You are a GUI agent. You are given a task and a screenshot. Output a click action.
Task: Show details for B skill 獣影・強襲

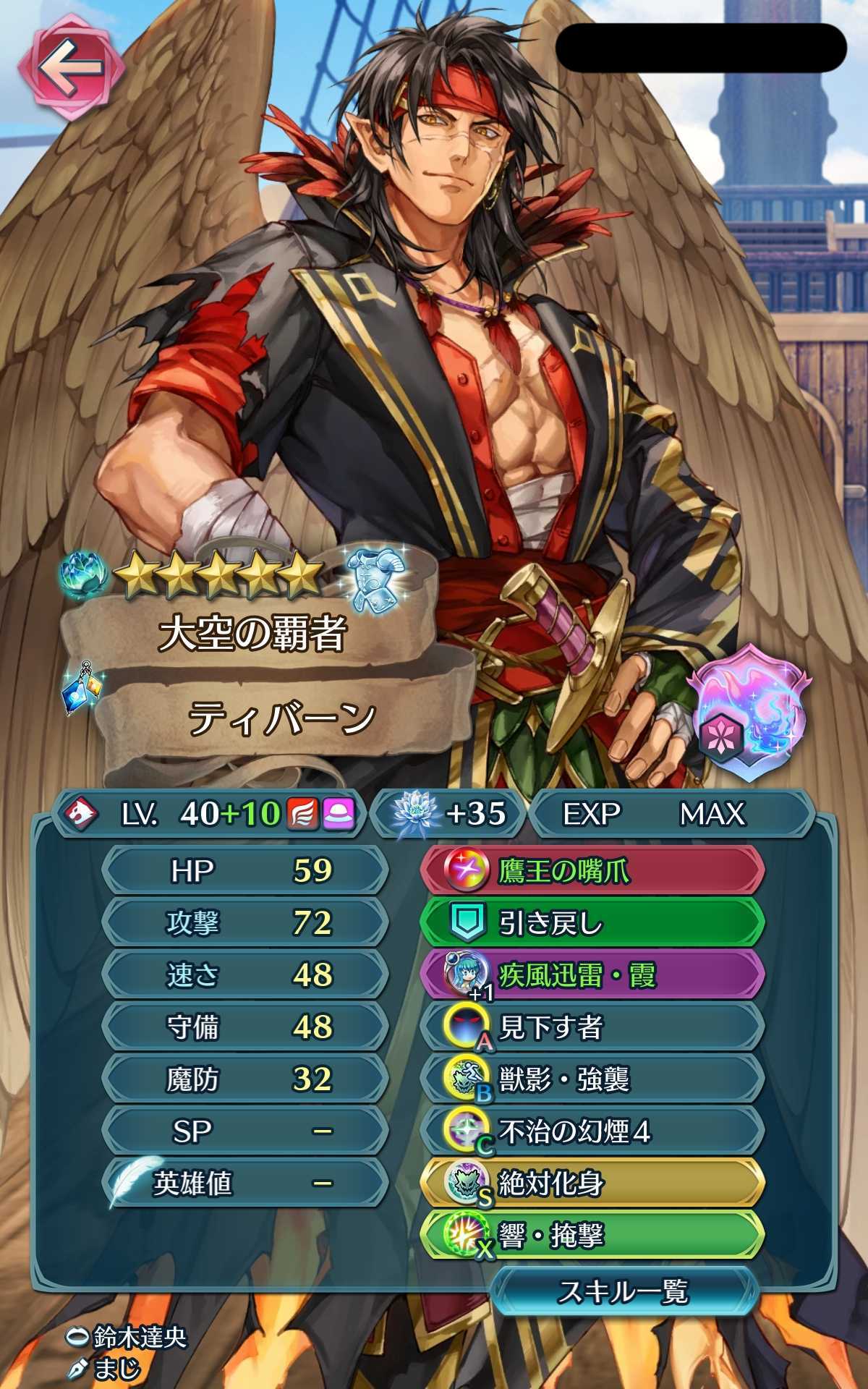(x=592, y=1079)
